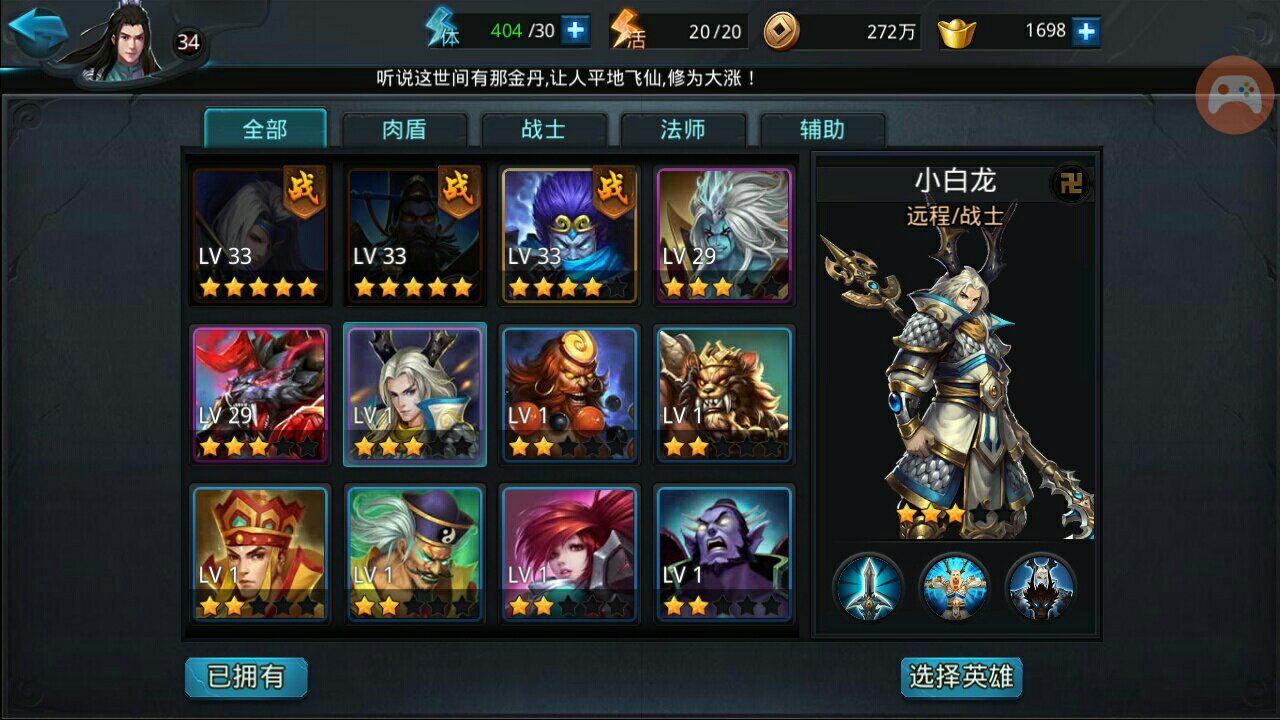Image resolution: width=1280 pixels, height=720 pixels.
Task: Select the LV 1 Sun Wukong style hero
Action: [570, 393]
